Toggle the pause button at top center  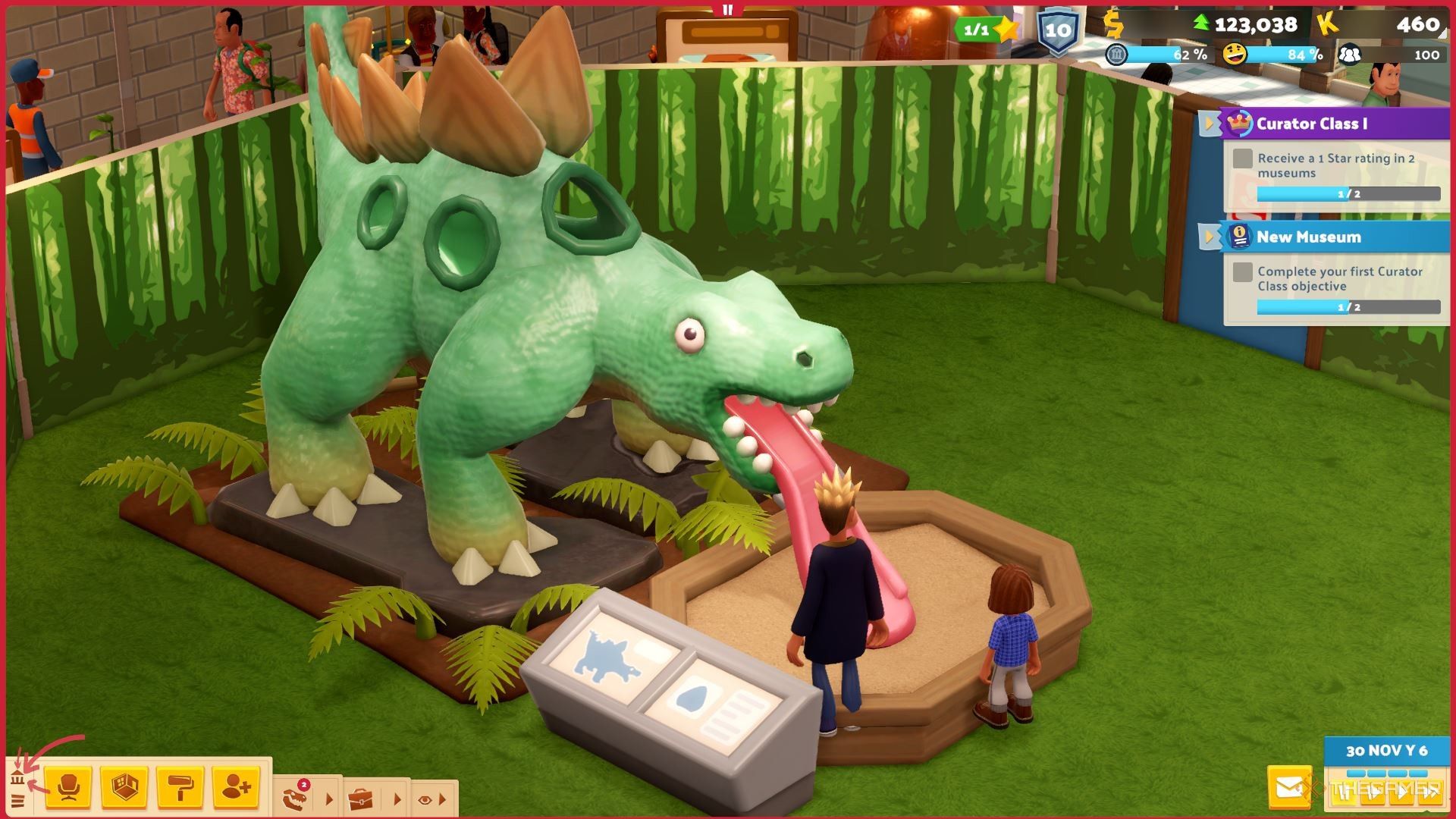click(x=728, y=11)
